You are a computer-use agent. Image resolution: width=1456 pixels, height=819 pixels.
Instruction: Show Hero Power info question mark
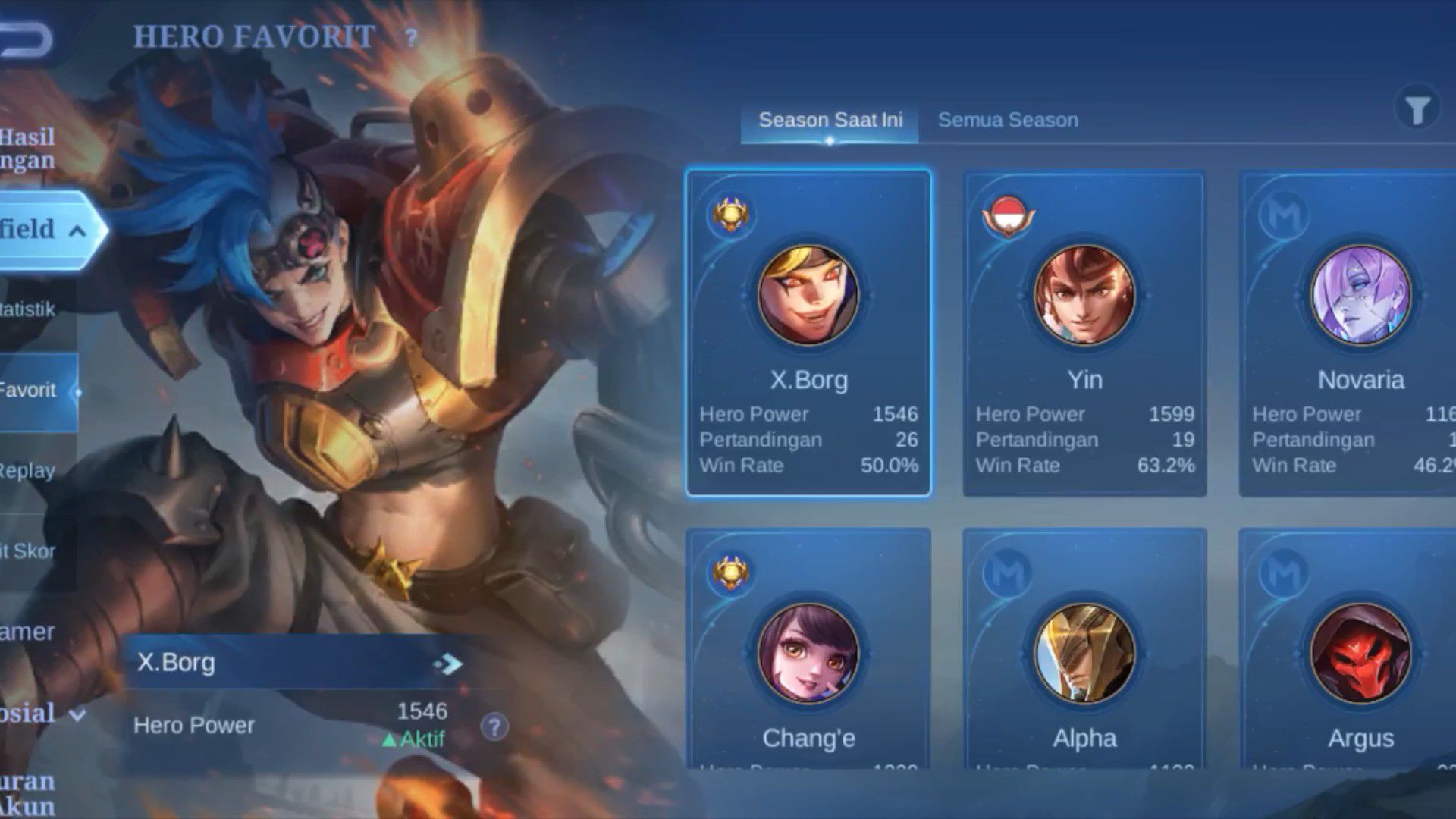[494, 726]
